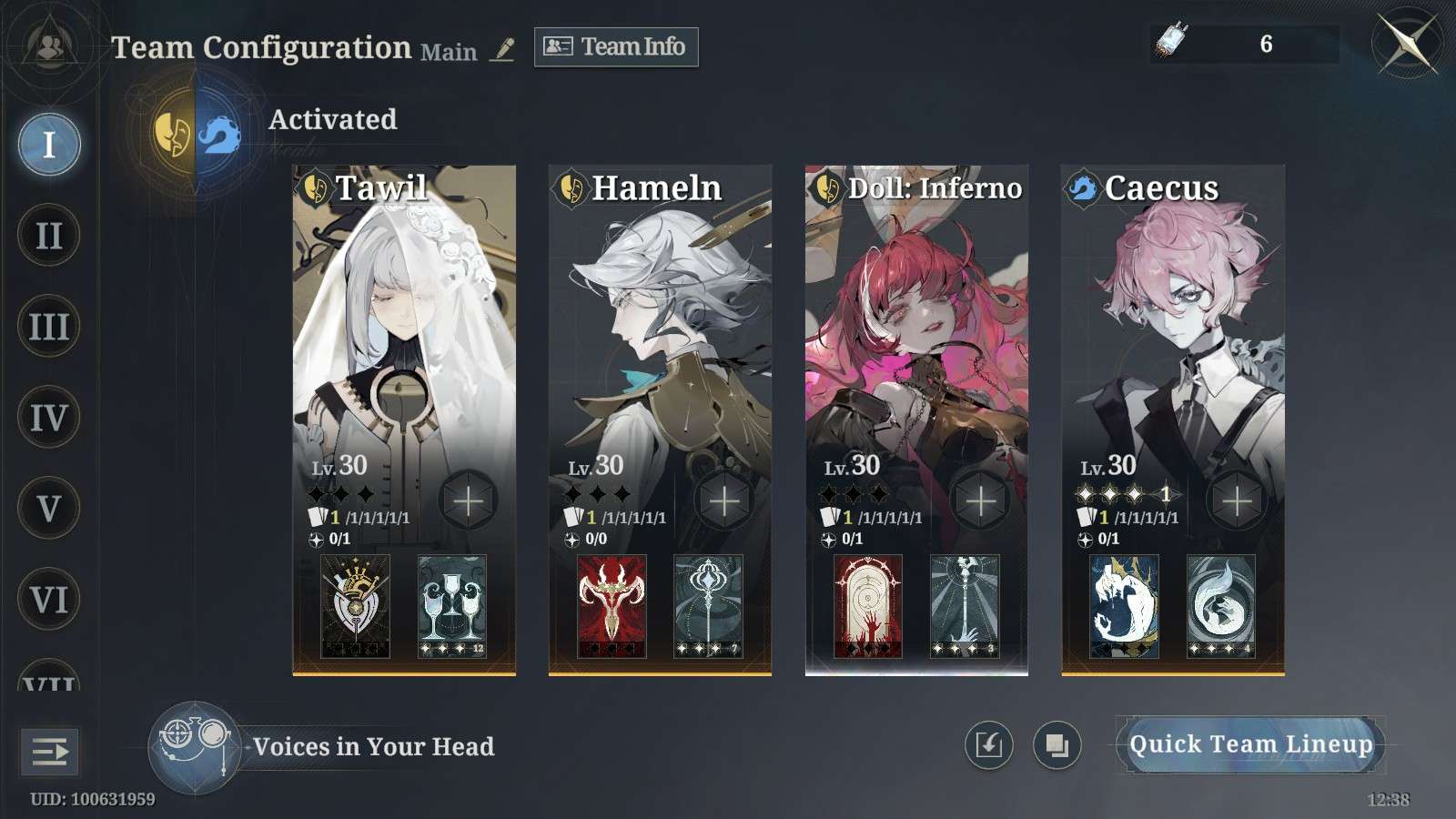Switch to team slot II
1456x819 pixels.
pyautogui.click(x=49, y=236)
